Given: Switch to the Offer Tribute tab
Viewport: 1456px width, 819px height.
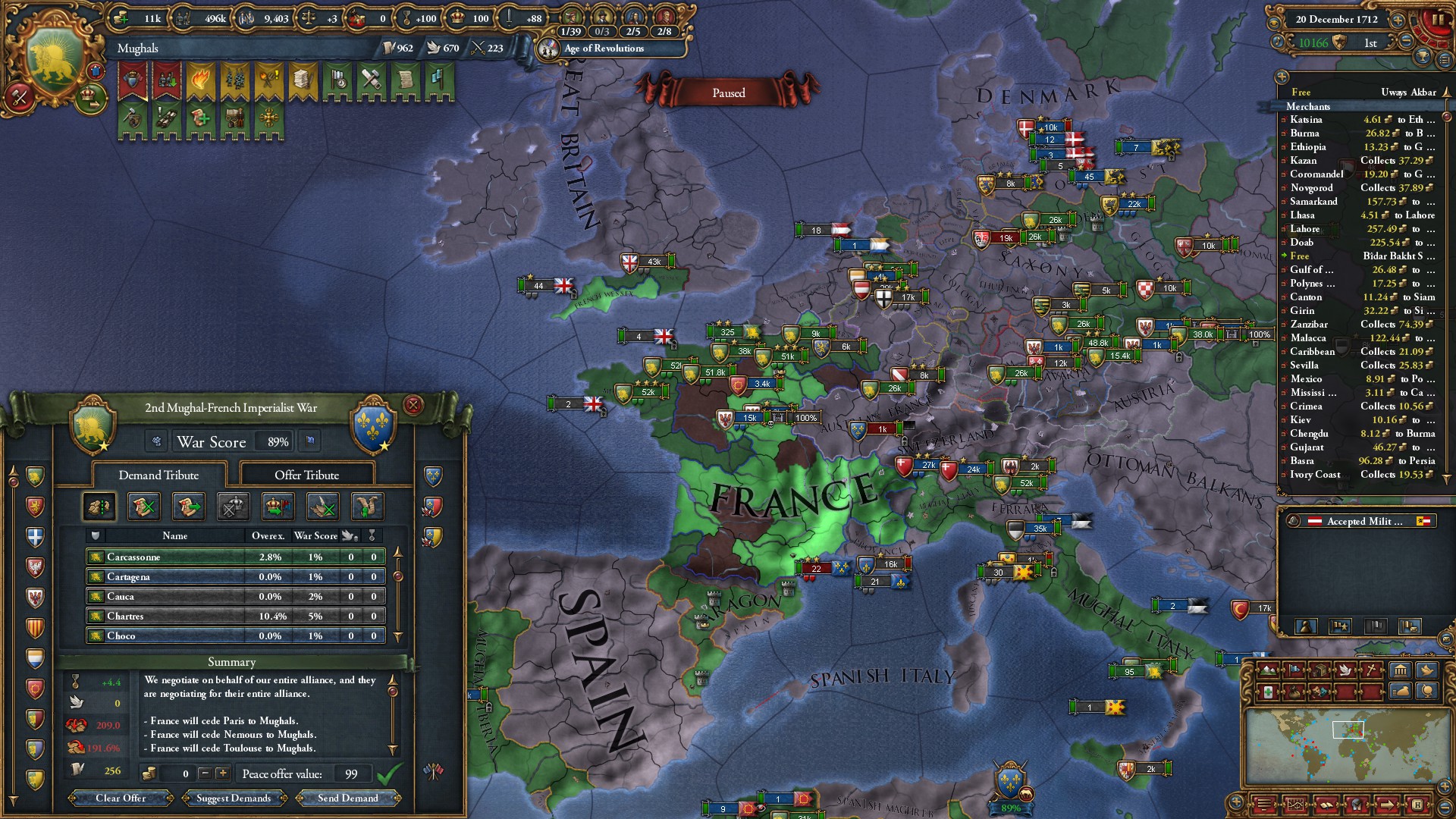Looking at the screenshot, I should tap(306, 475).
